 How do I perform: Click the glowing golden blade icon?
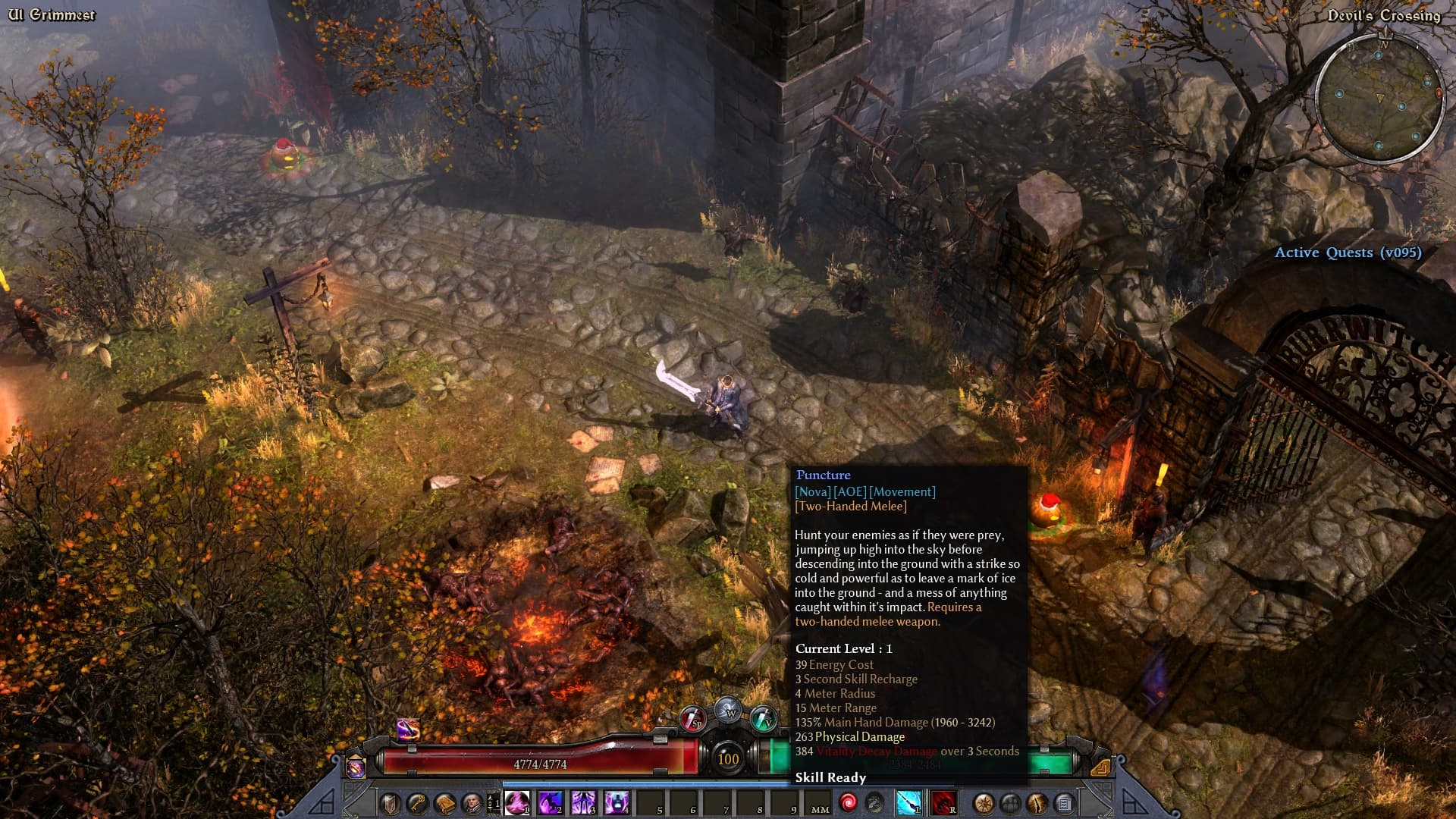1037,803
